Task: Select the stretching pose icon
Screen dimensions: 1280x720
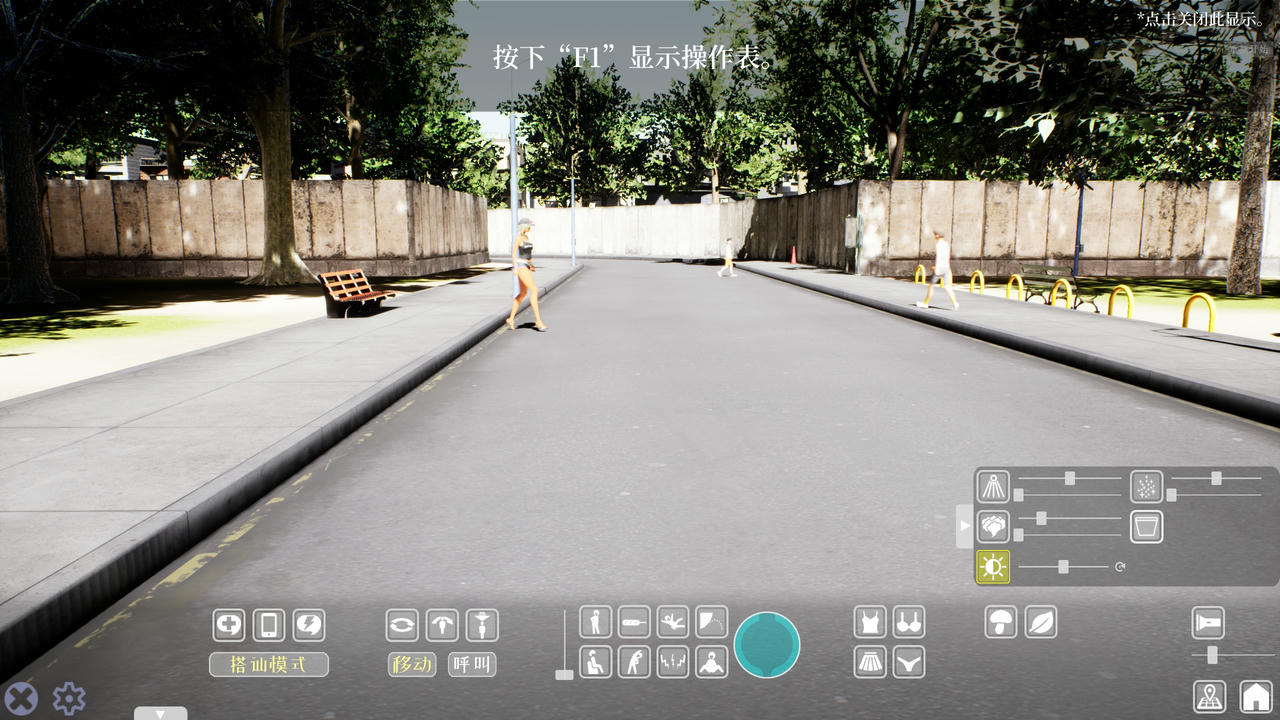Action: coord(634,661)
